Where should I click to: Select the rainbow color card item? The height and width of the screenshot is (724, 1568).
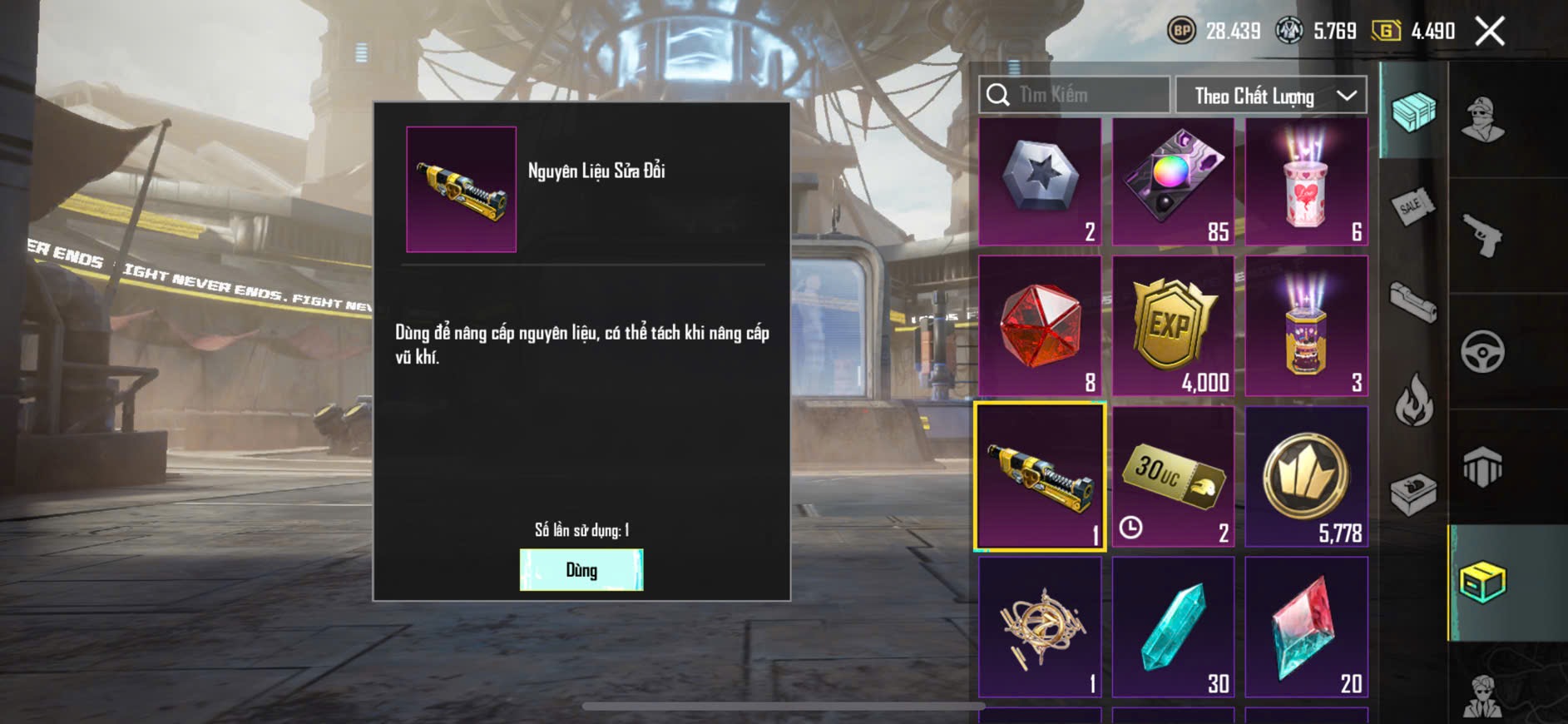[1173, 181]
